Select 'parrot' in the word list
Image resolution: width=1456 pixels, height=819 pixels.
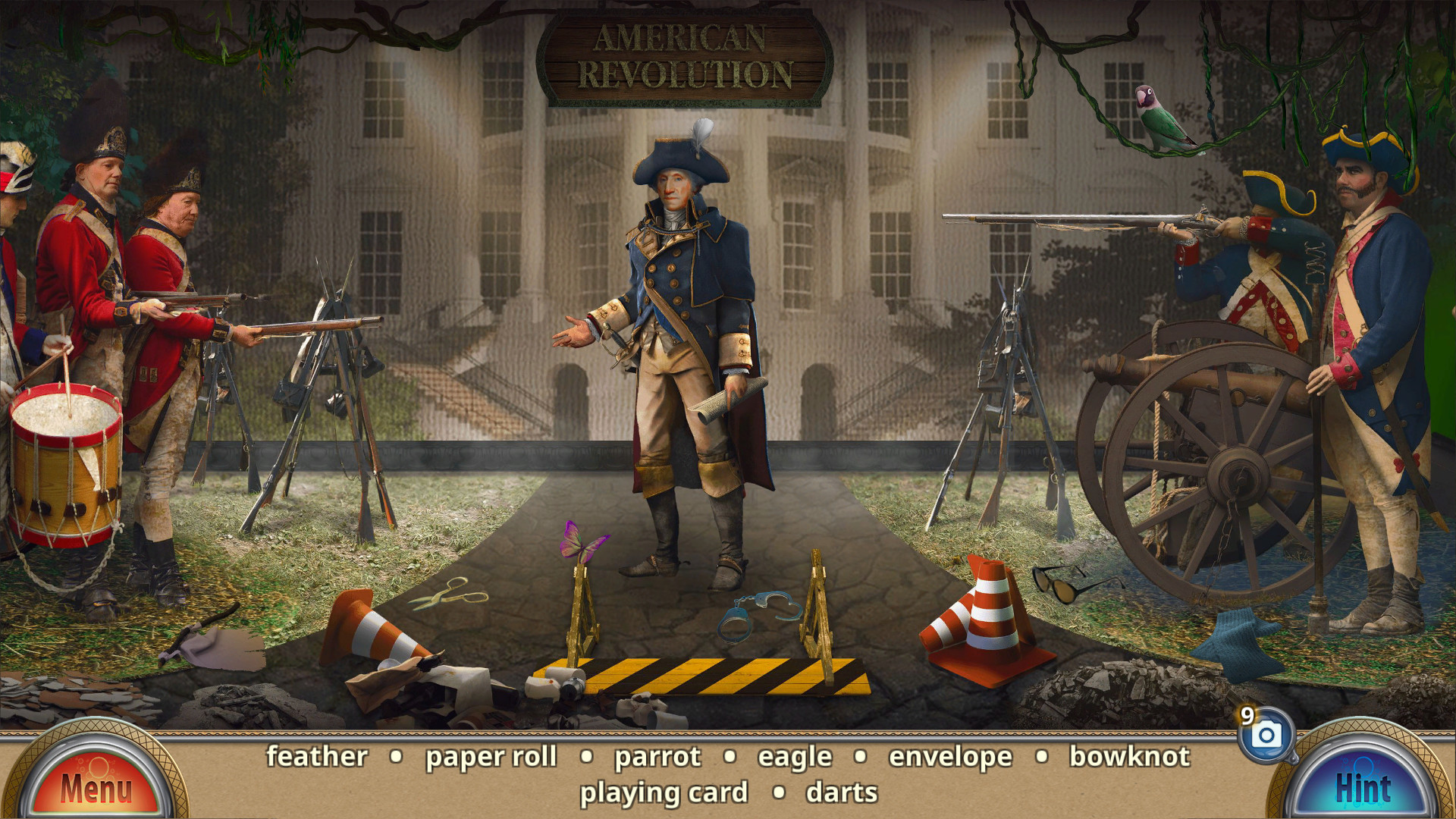[657, 756]
